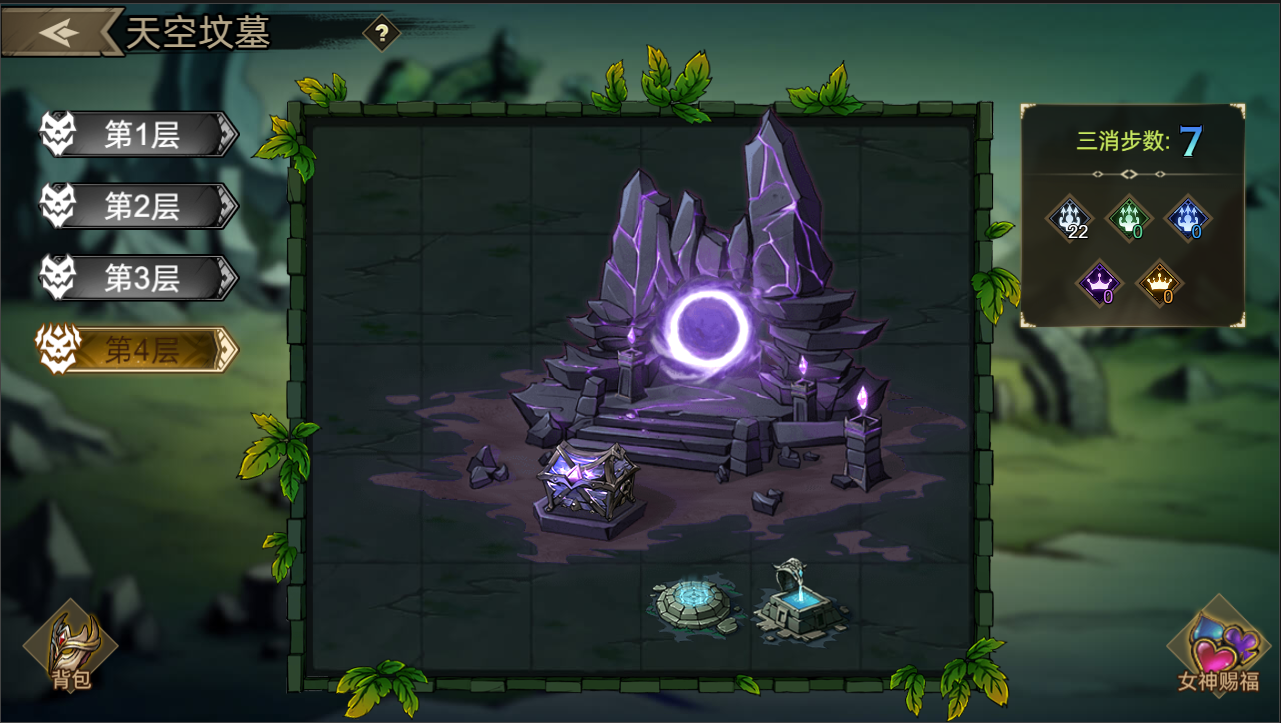Switch to 第1层 floor tab
Screen dimensions: 1281x723
click(x=141, y=135)
